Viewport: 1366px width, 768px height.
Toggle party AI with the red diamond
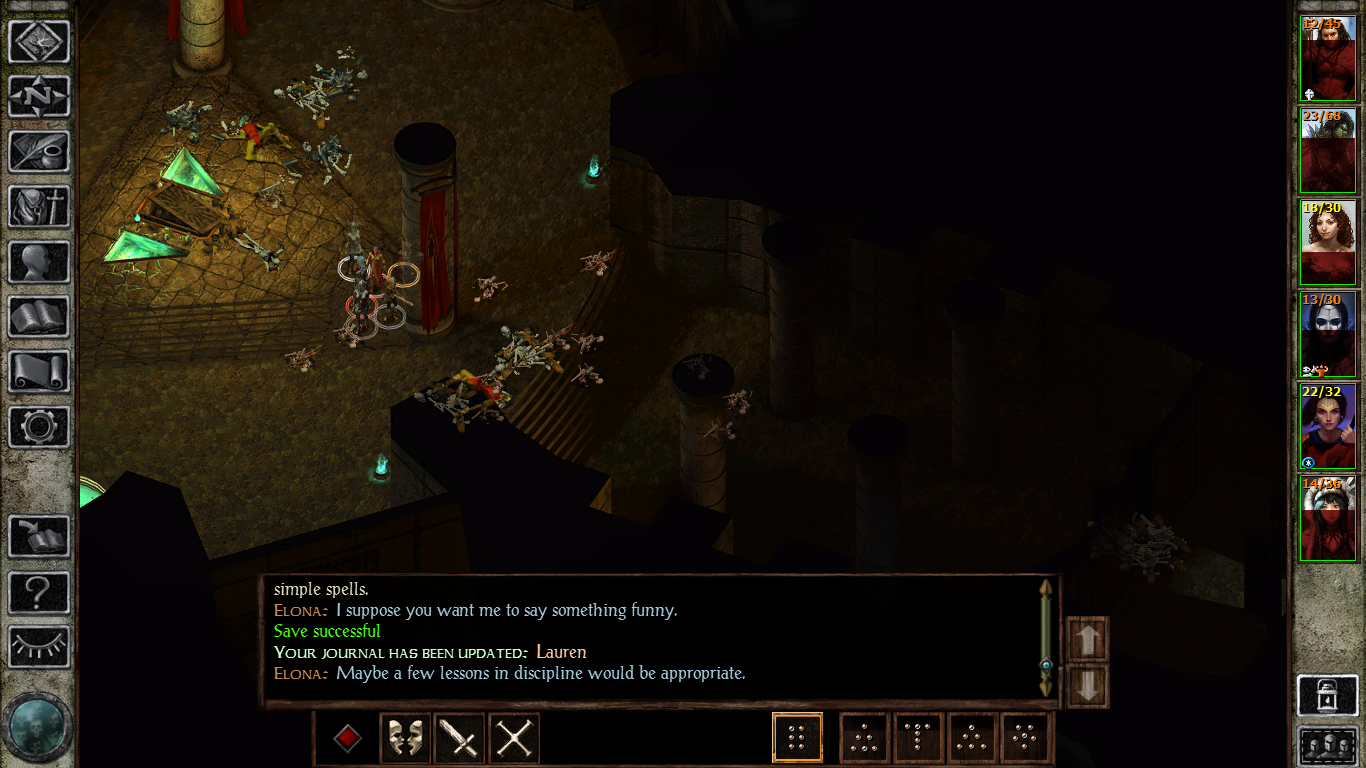347,738
